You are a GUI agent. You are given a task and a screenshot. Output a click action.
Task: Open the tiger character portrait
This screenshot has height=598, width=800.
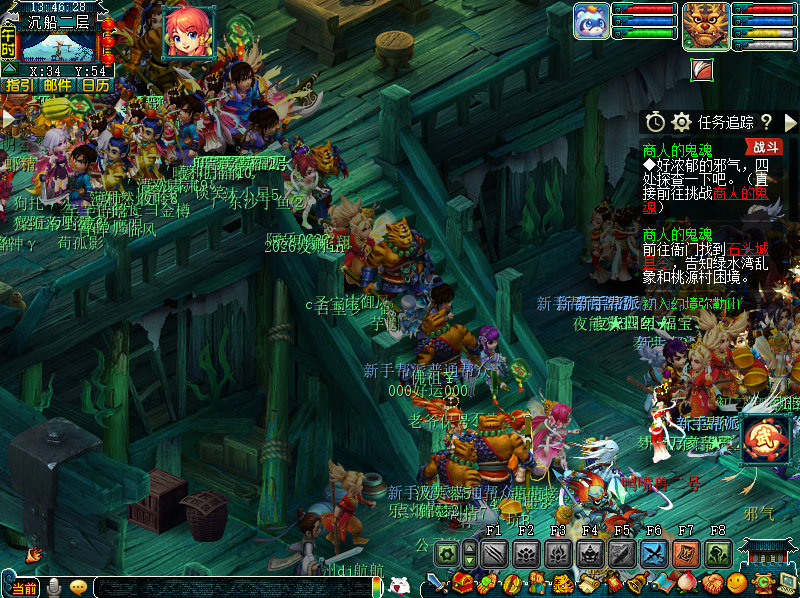pyautogui.click(x=706, y=26)
